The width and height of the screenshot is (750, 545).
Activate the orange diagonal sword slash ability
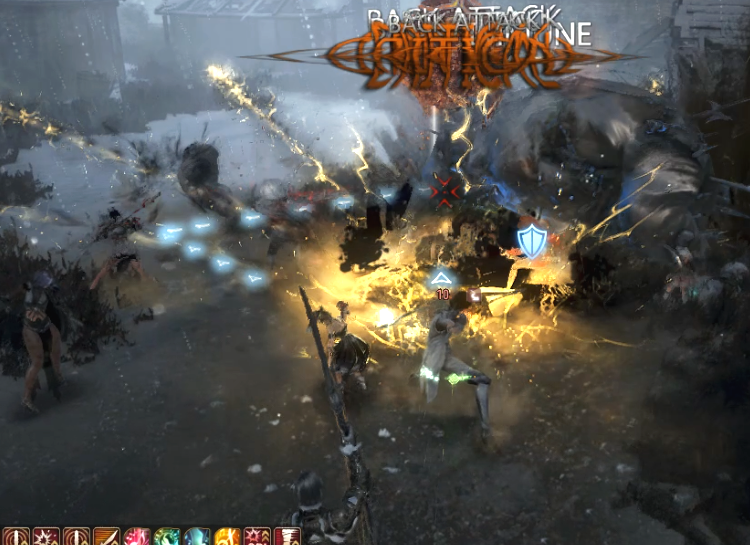[x=106, y=537]
